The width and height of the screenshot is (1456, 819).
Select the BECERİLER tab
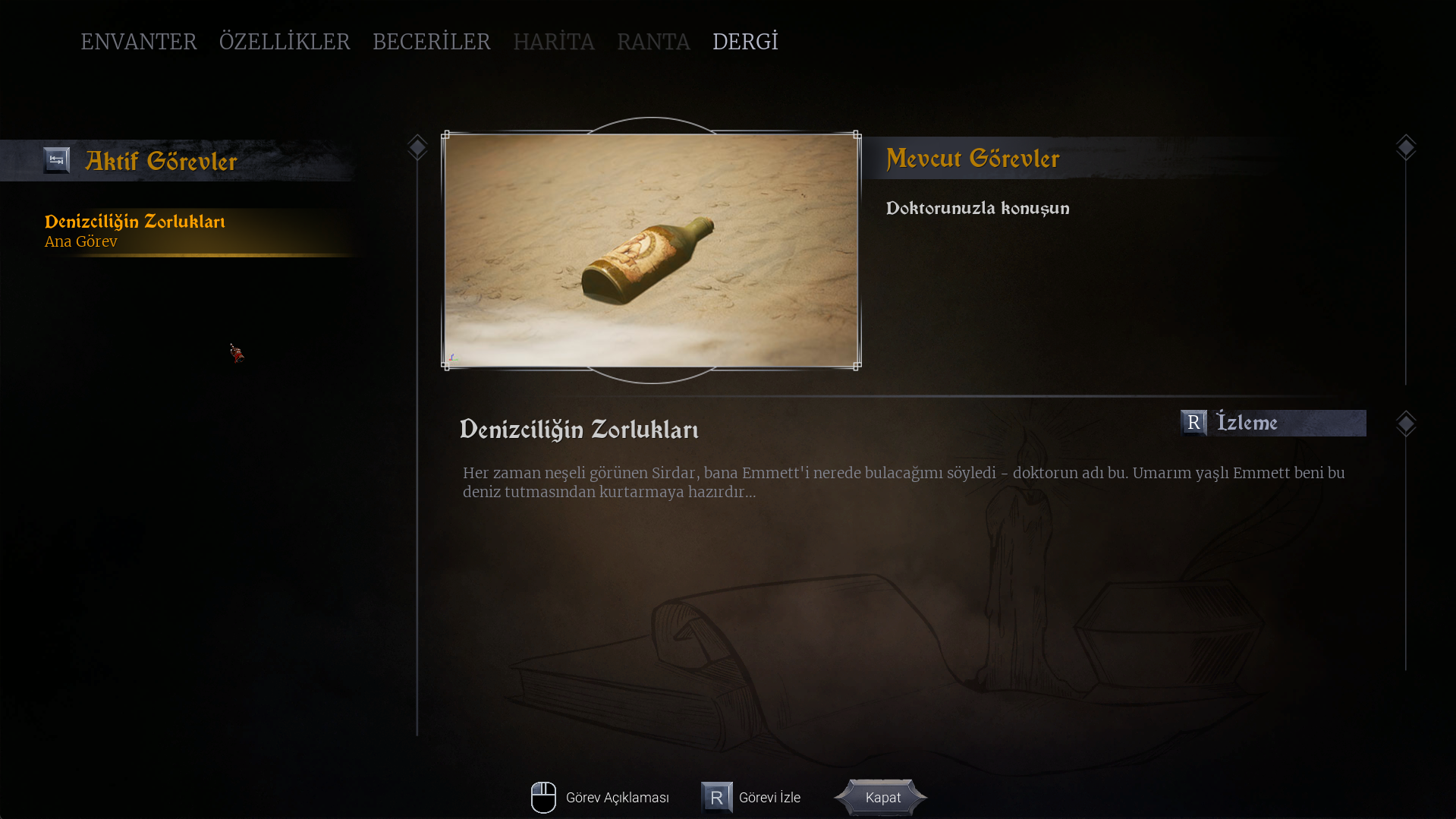coord(431,42)
